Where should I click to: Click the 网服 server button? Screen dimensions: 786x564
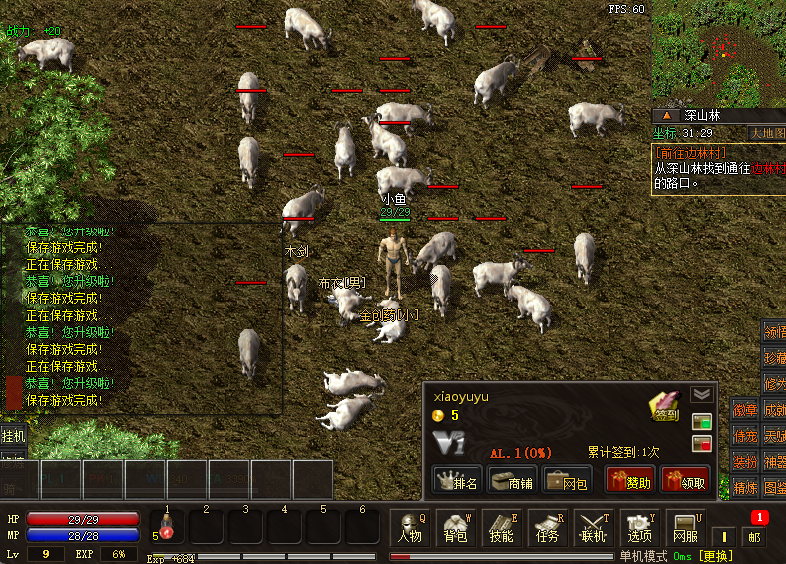coord(686,527)
